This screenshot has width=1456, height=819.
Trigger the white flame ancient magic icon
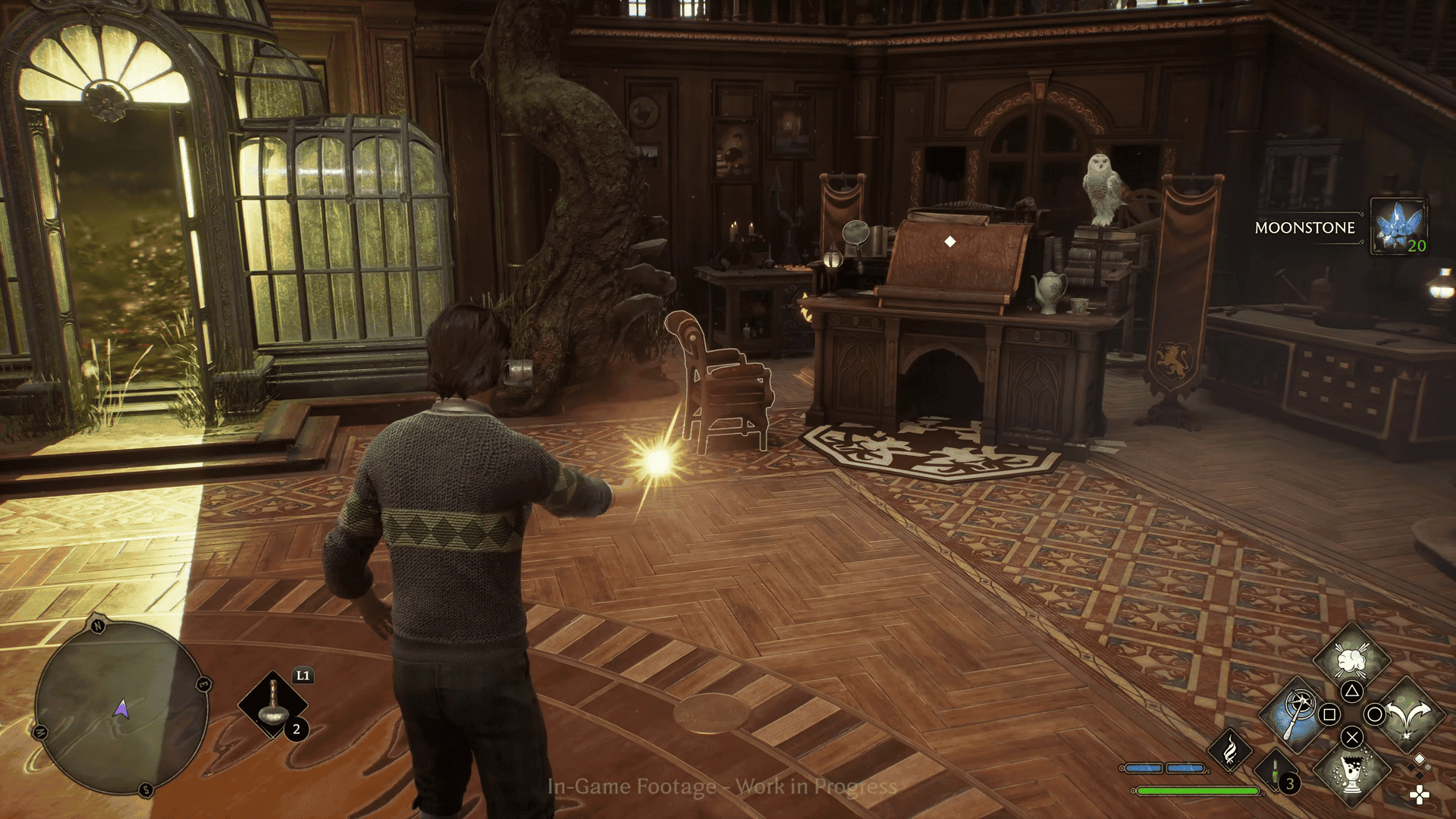[x=1230, y=750]
